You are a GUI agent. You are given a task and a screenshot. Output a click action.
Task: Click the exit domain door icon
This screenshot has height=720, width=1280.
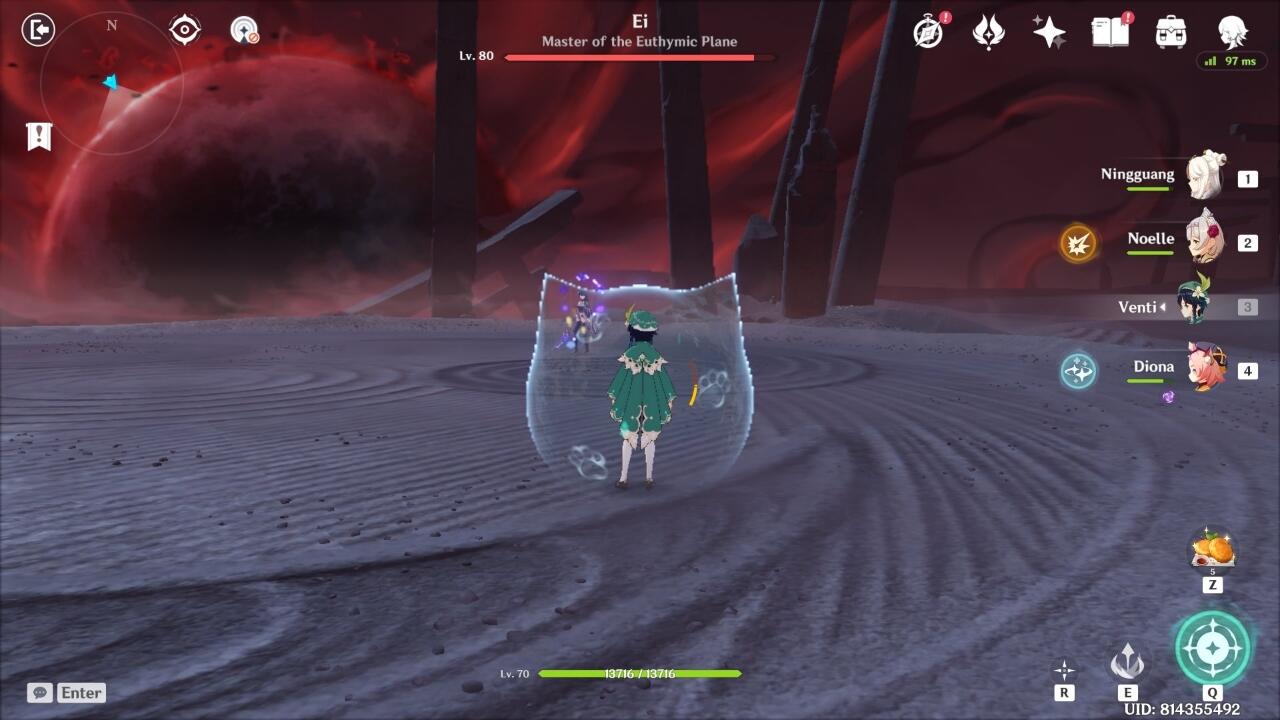38,31
